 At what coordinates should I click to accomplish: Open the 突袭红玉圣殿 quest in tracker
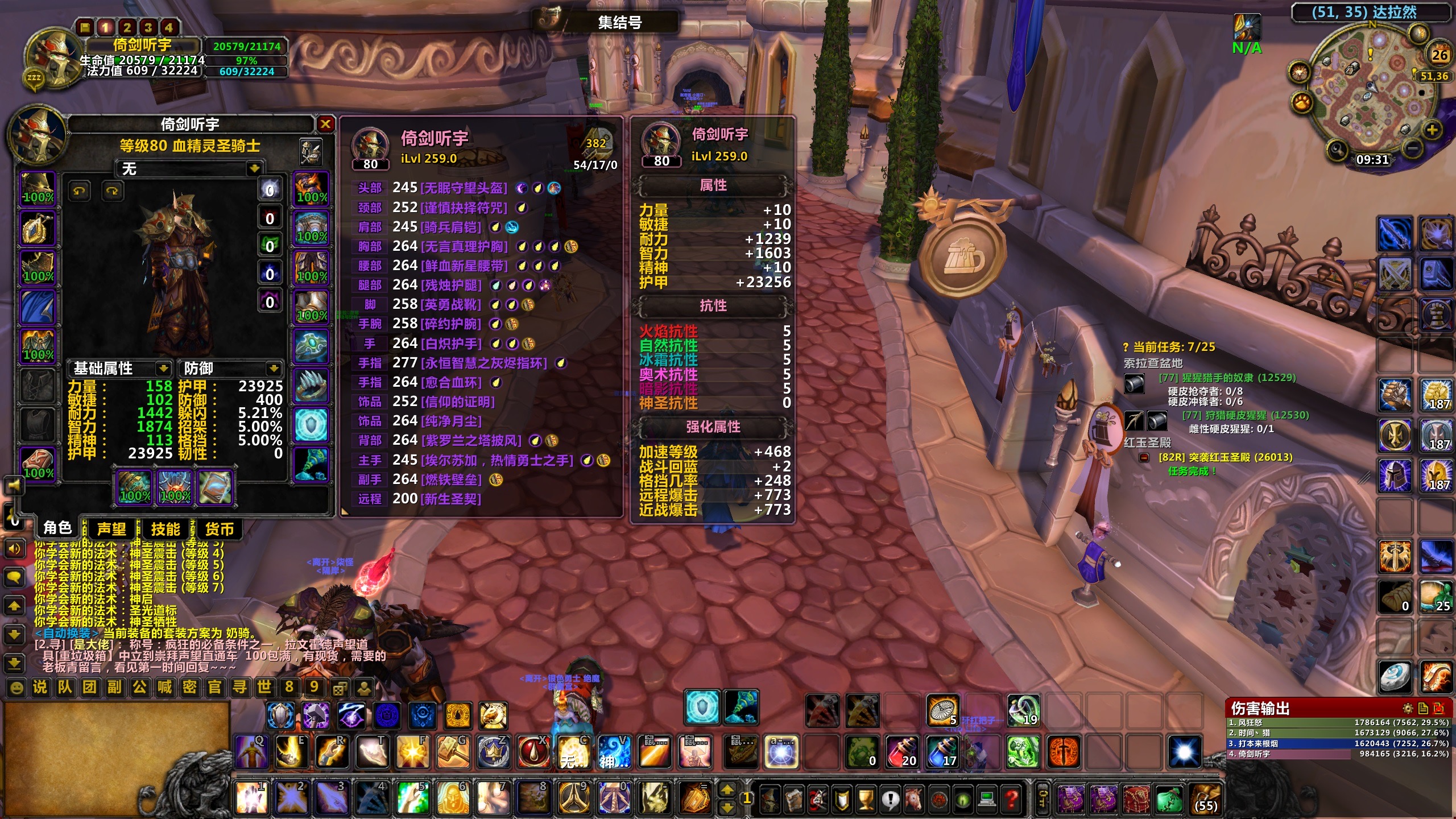(x=1225, y=457)
